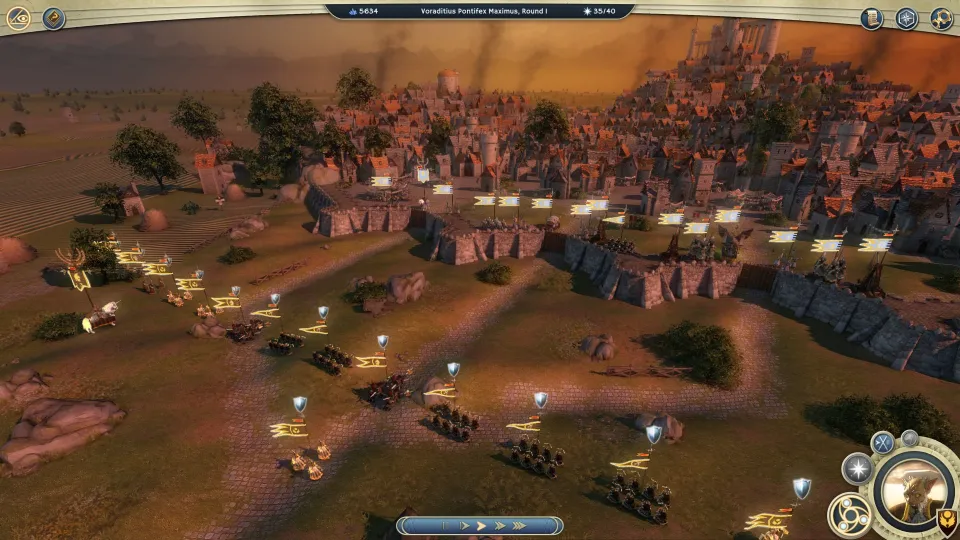Image resolution: width=960 pixels, height=540 pixels.
Task: Toggle the eye view icon
Action: pyautogui.click(x=18, y=18)
